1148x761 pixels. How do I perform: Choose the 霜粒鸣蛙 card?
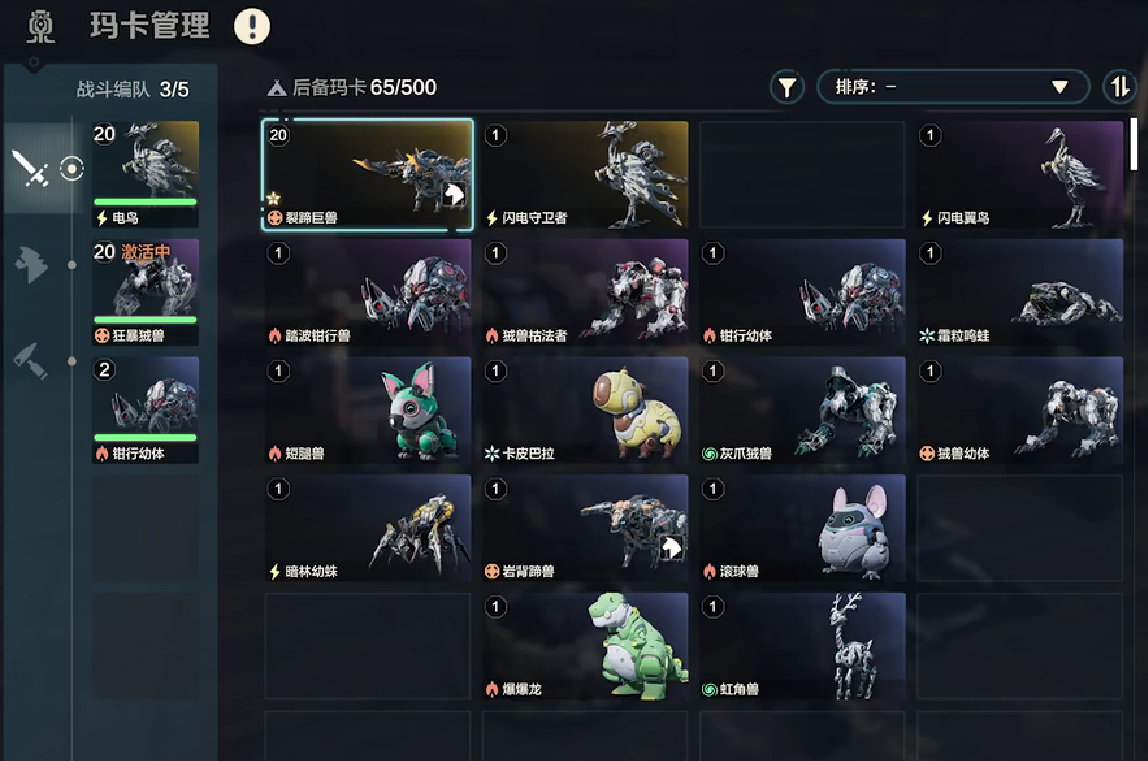point(1019,292)
